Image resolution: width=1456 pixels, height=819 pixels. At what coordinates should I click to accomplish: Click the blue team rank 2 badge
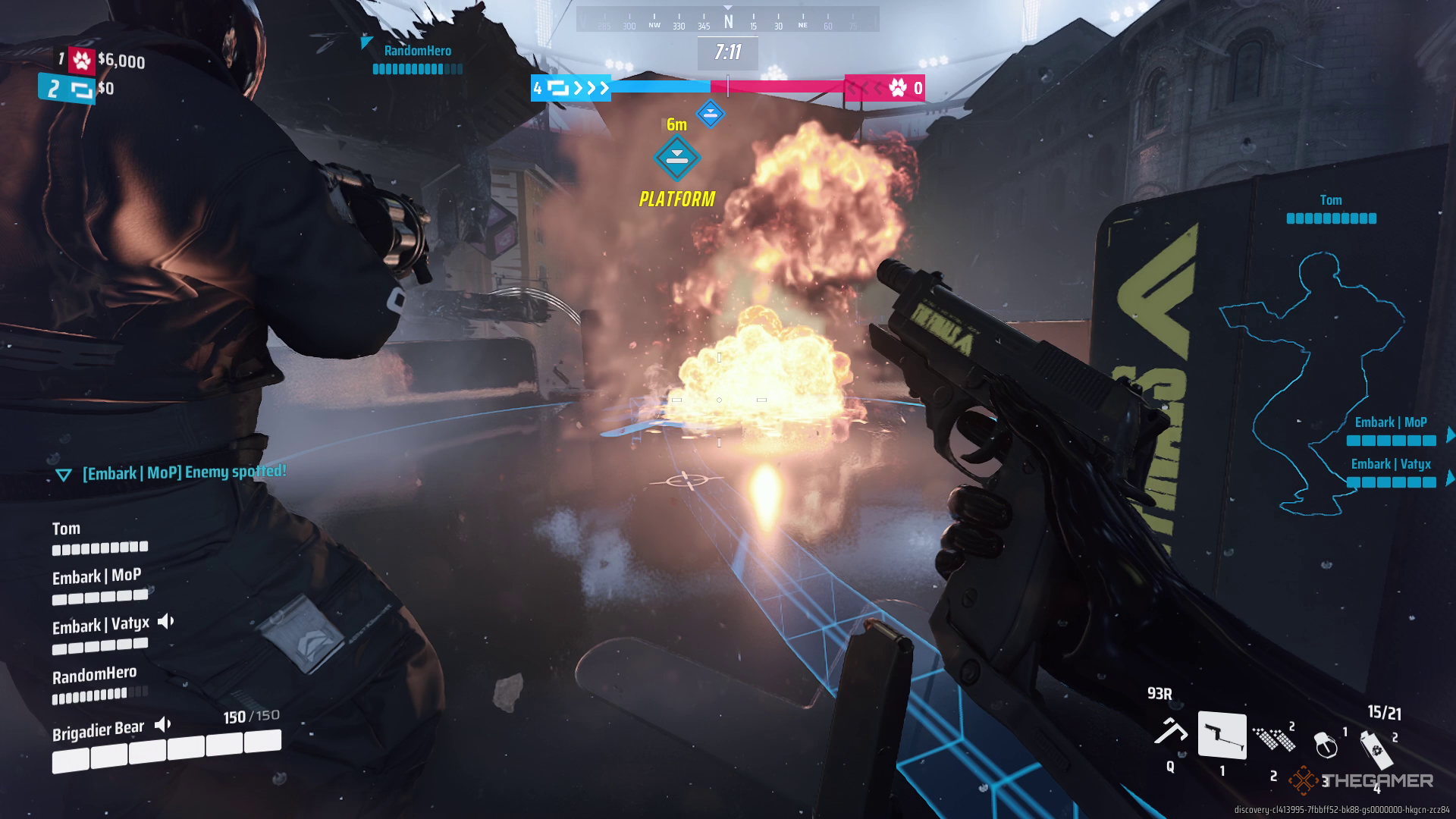(67, 89)
